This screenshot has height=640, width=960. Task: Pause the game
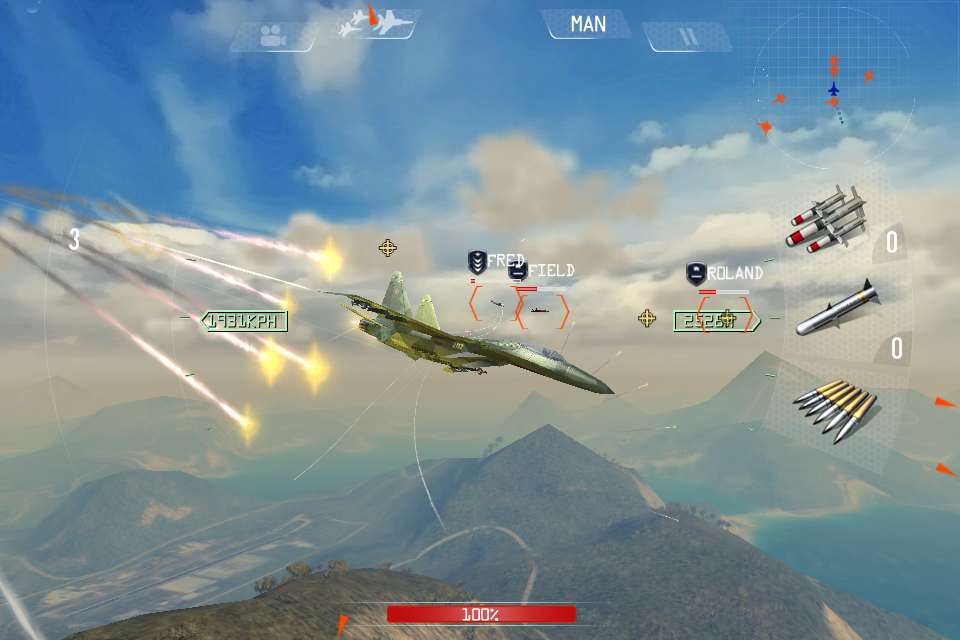click(687, 37)
